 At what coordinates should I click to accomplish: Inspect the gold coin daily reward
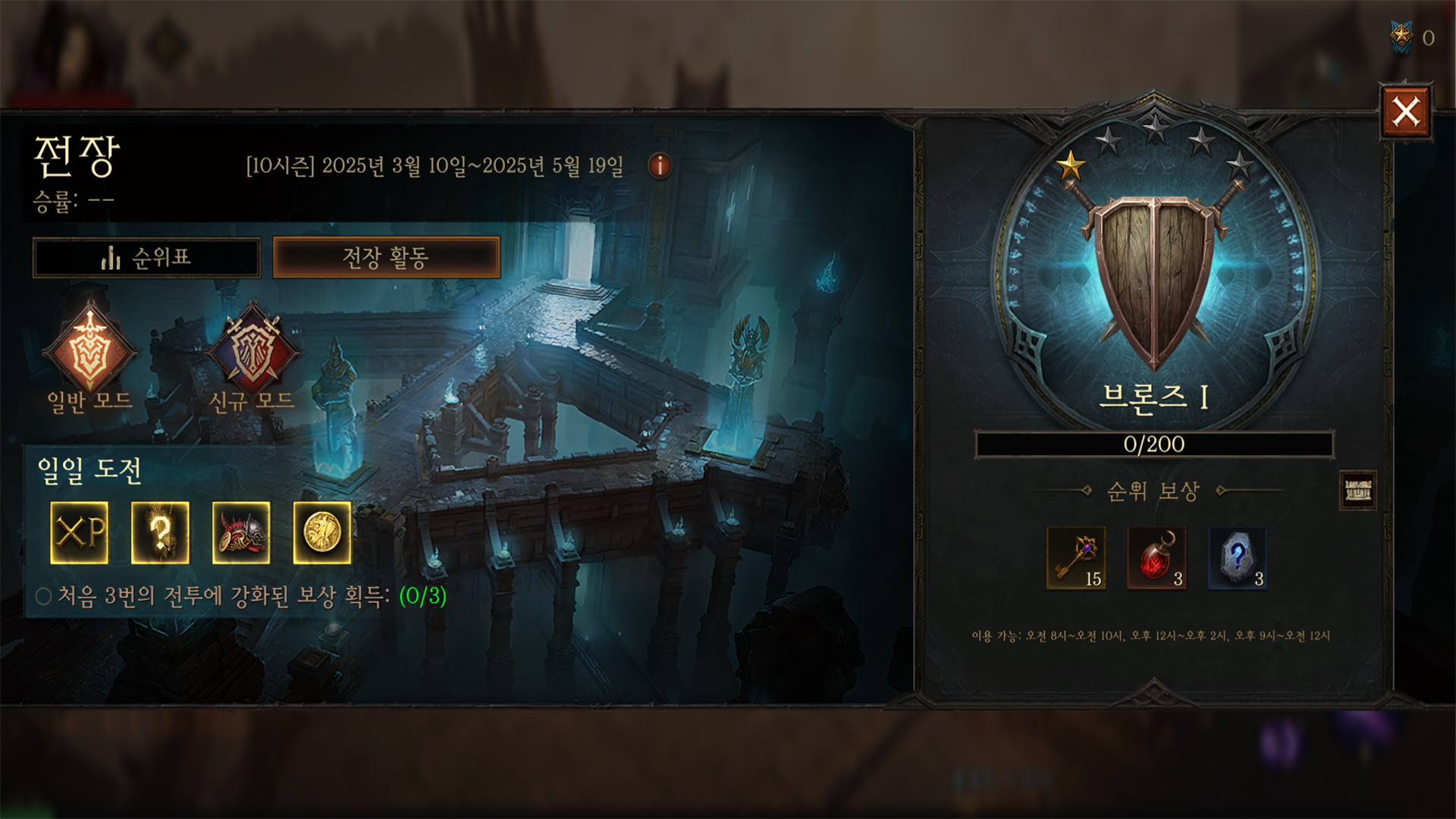322,532
